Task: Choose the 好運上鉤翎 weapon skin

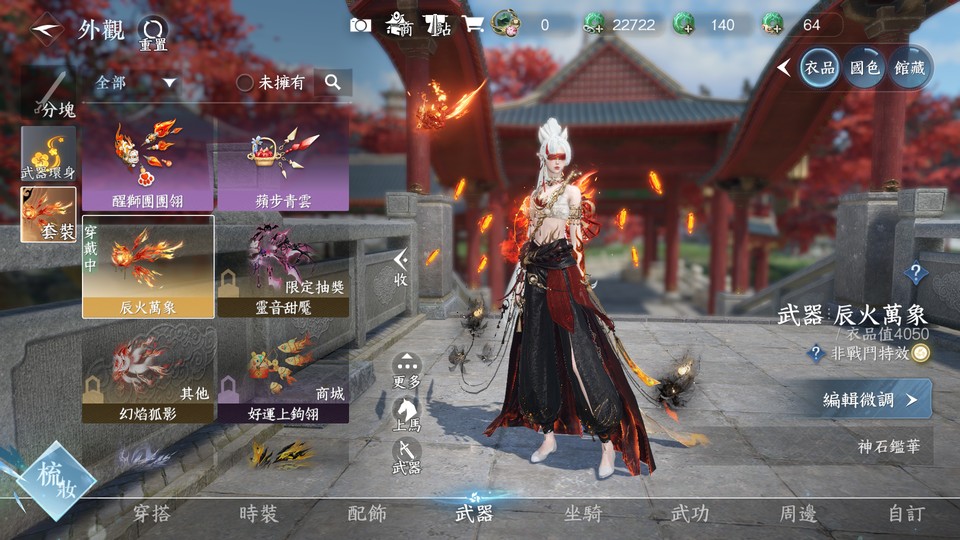Action: pos(282,373)
